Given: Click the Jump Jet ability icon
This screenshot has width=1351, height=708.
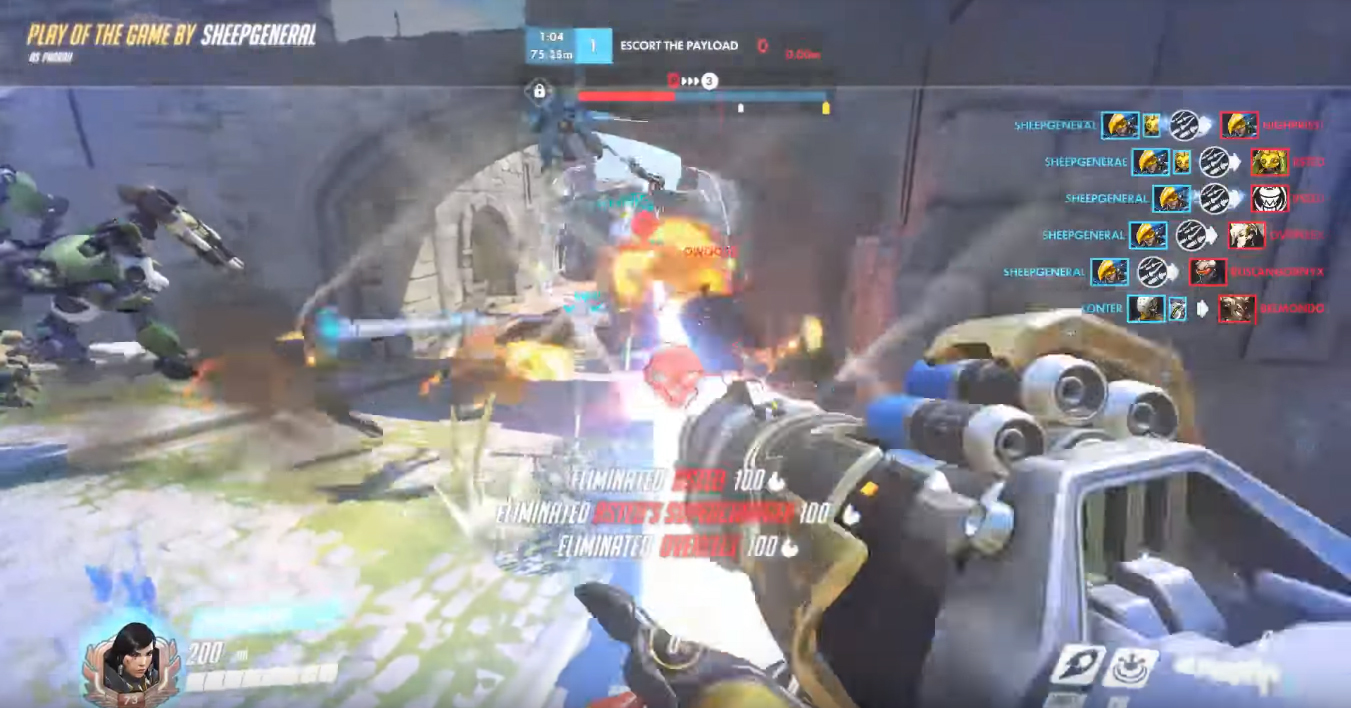Looking at the screenshot, I should (x=1077, y=666).
